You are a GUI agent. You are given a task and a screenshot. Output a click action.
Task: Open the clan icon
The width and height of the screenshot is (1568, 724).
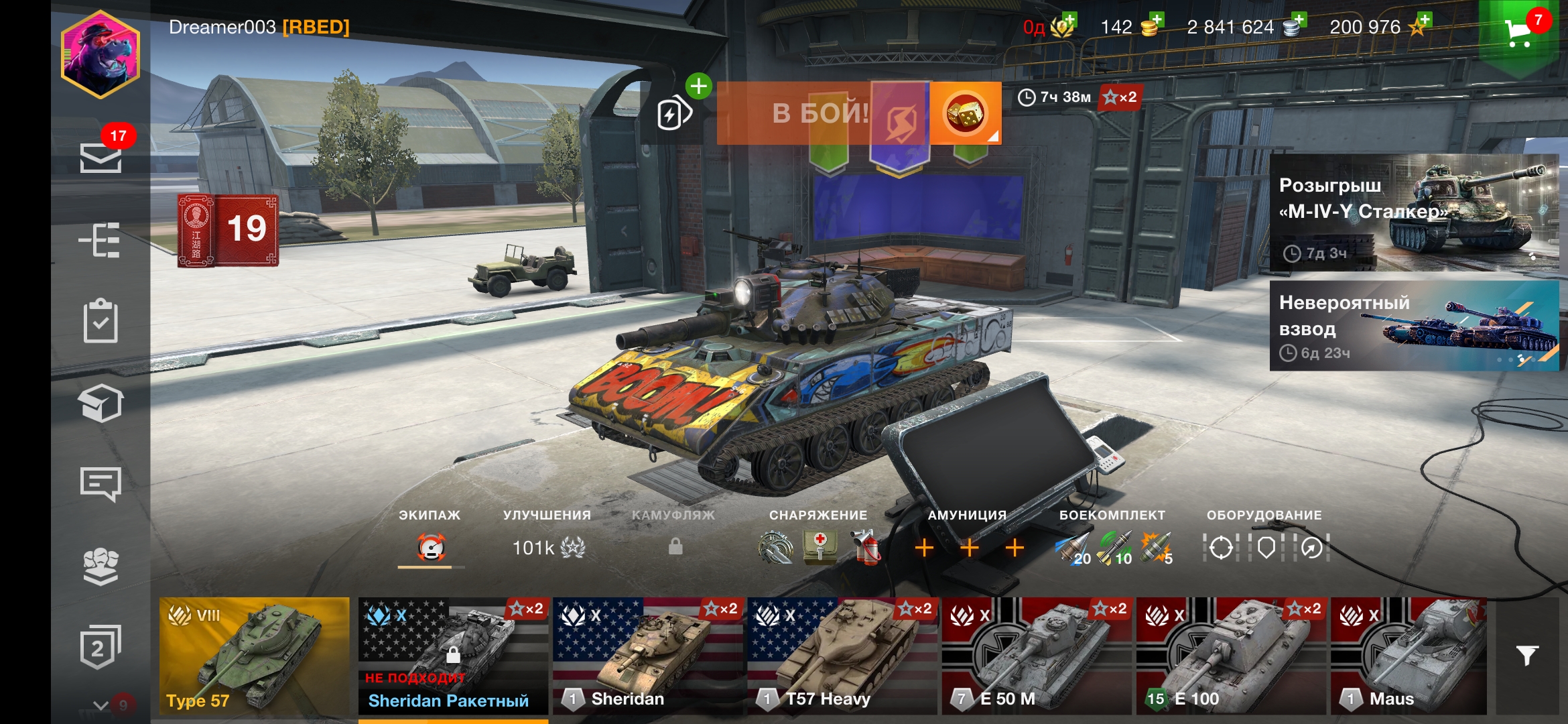(101, 566)
